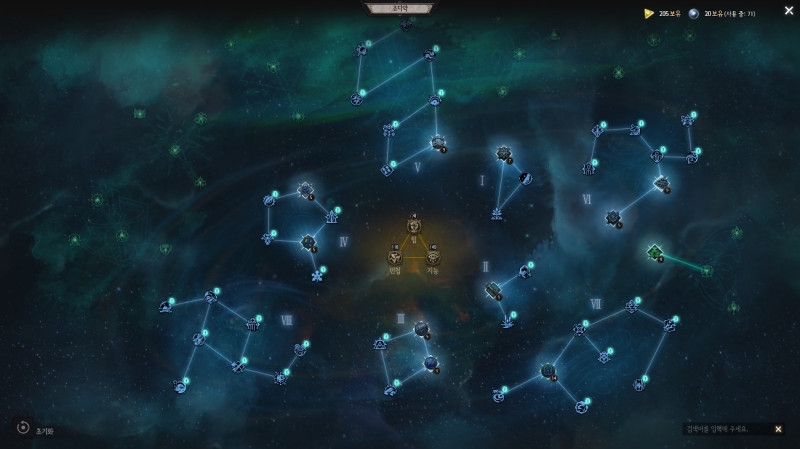
Task: Clear the search box with its X
Action: 778,429
